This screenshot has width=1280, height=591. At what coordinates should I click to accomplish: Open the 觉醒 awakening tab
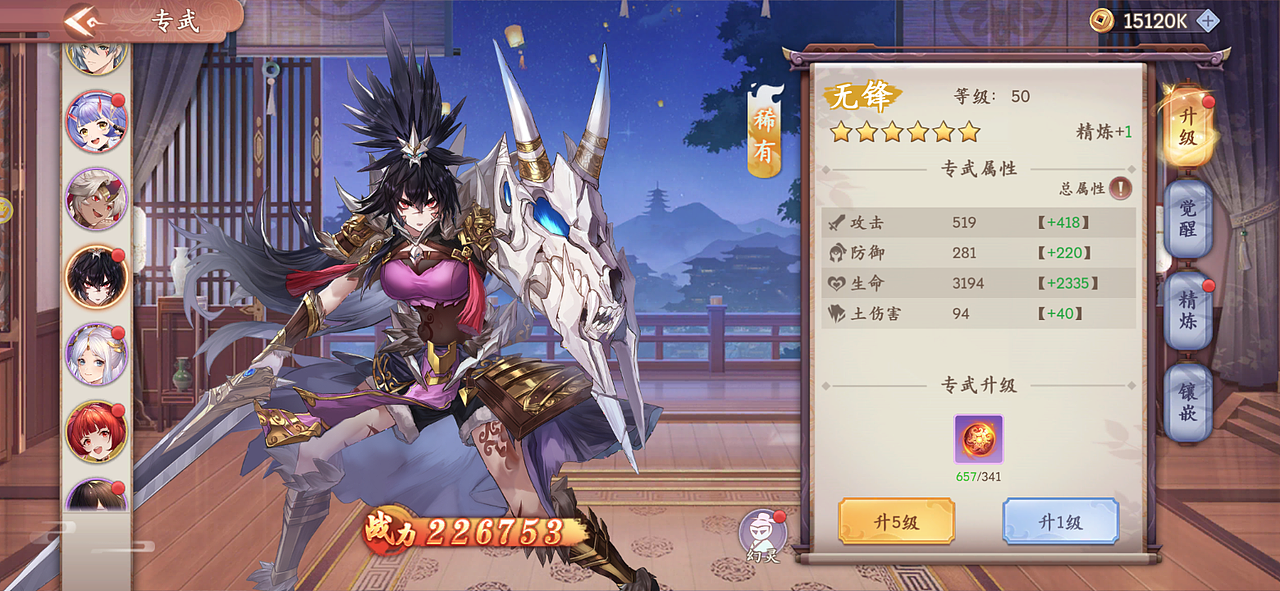click(x=1187, y=219)
